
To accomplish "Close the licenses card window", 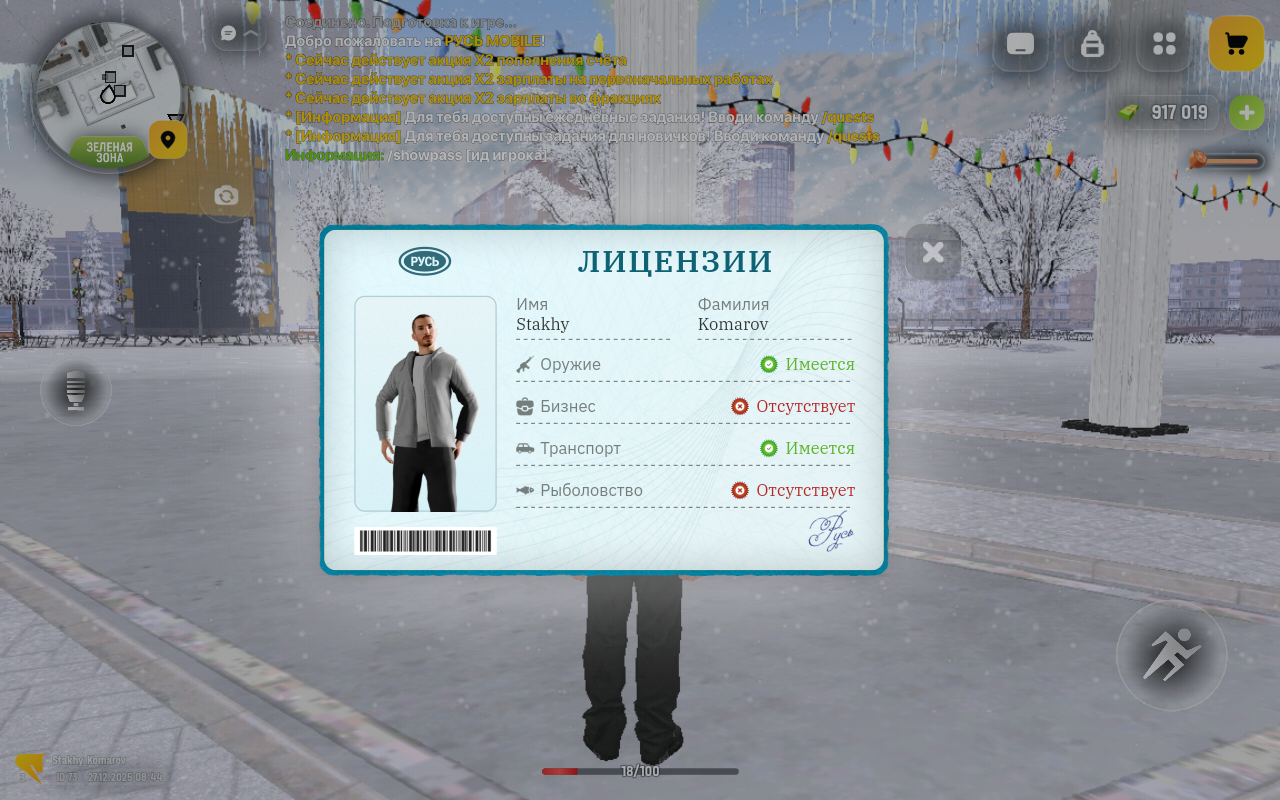I will coord(933,252).
